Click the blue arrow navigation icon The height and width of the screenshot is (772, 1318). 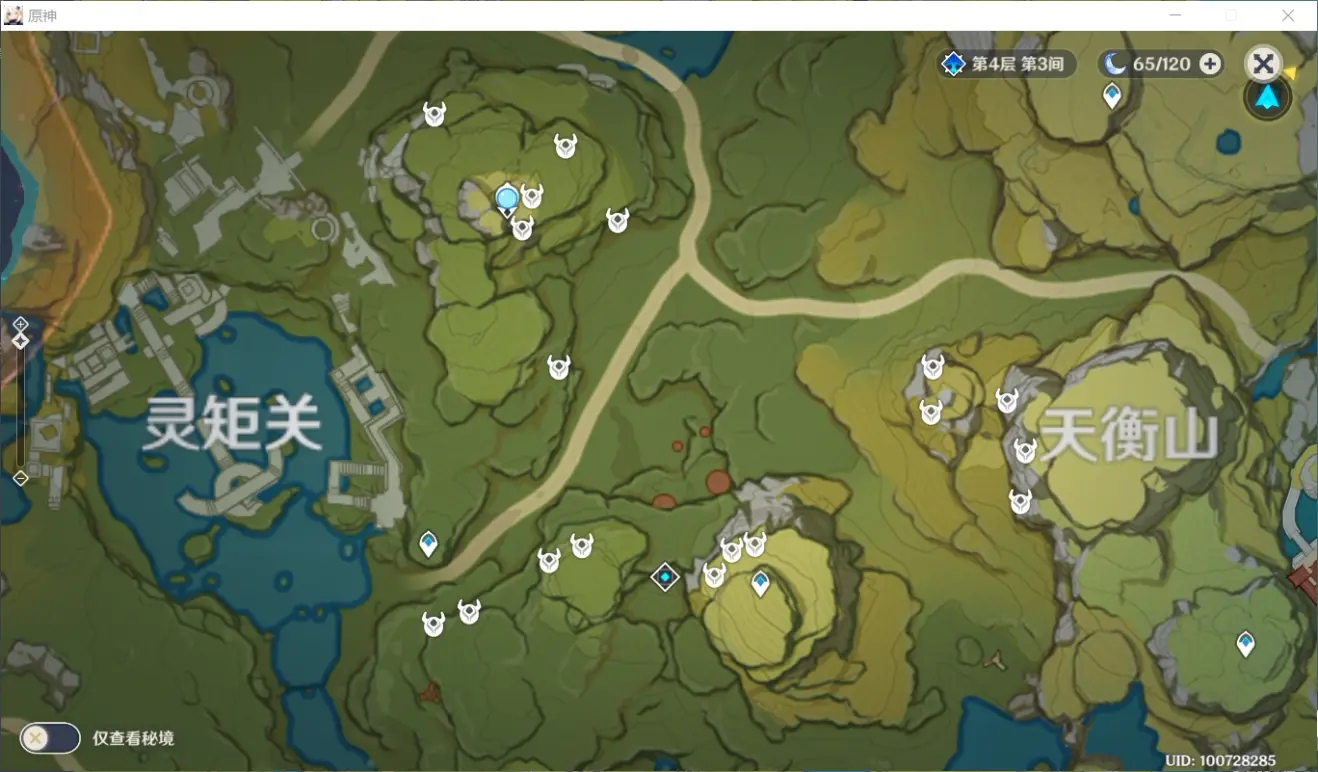pyautogui.click(x=1267, y=98)
